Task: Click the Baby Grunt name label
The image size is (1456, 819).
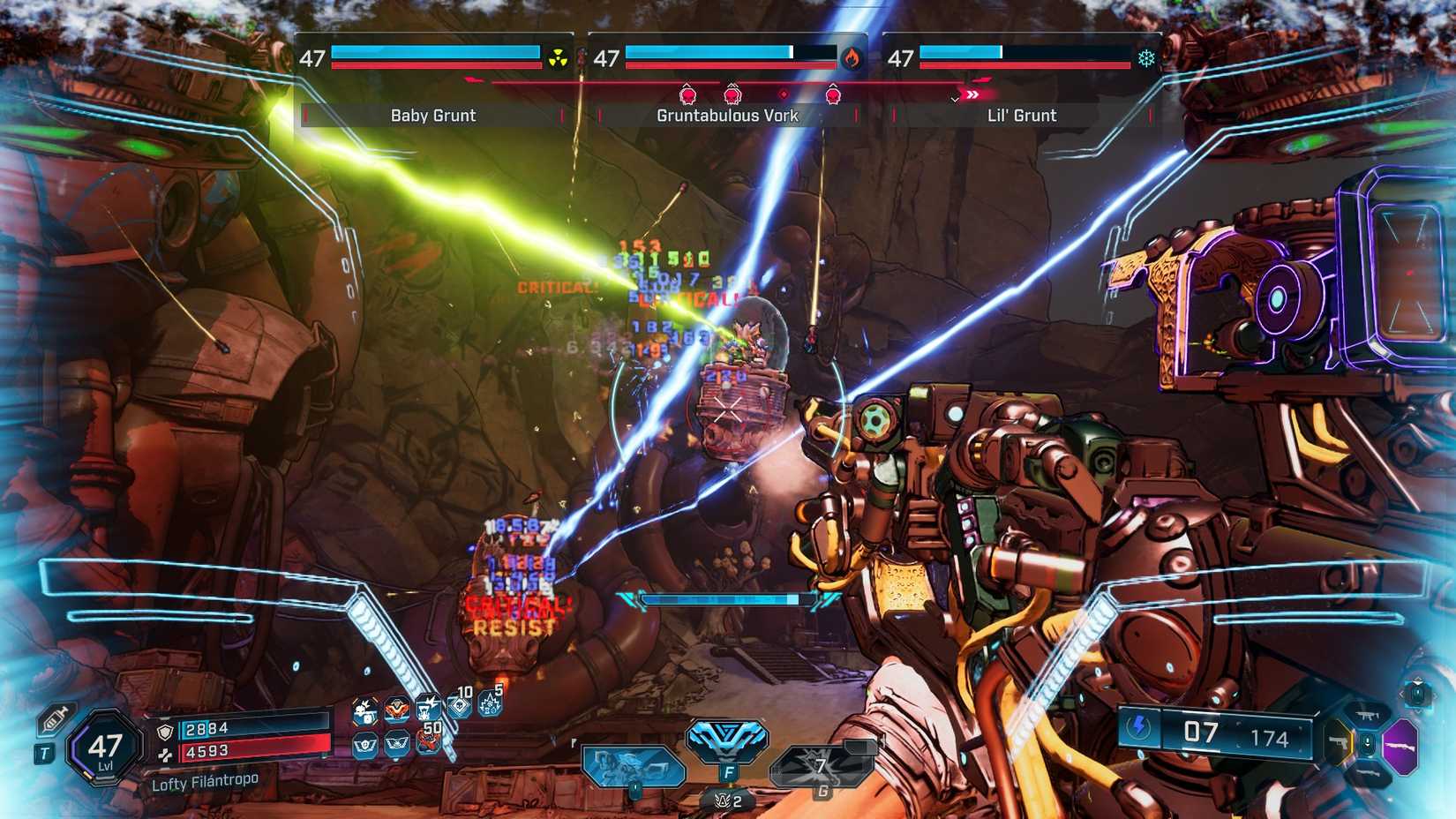Action: [432, 115]
